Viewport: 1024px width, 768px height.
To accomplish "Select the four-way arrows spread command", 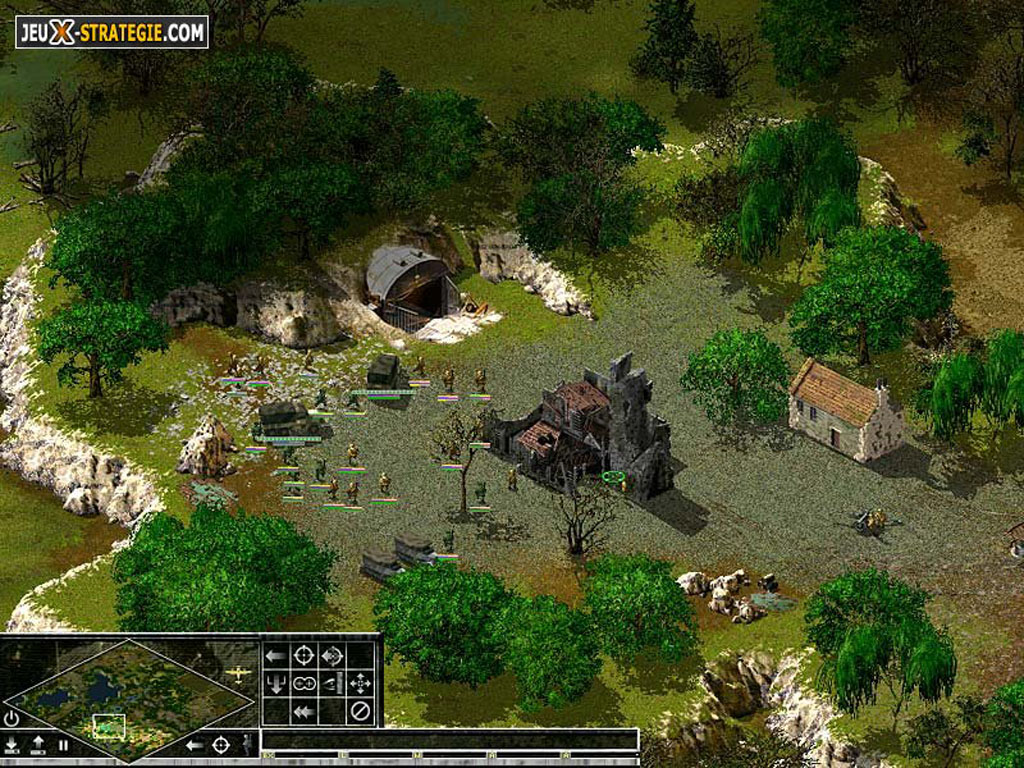I will point(360,683).
